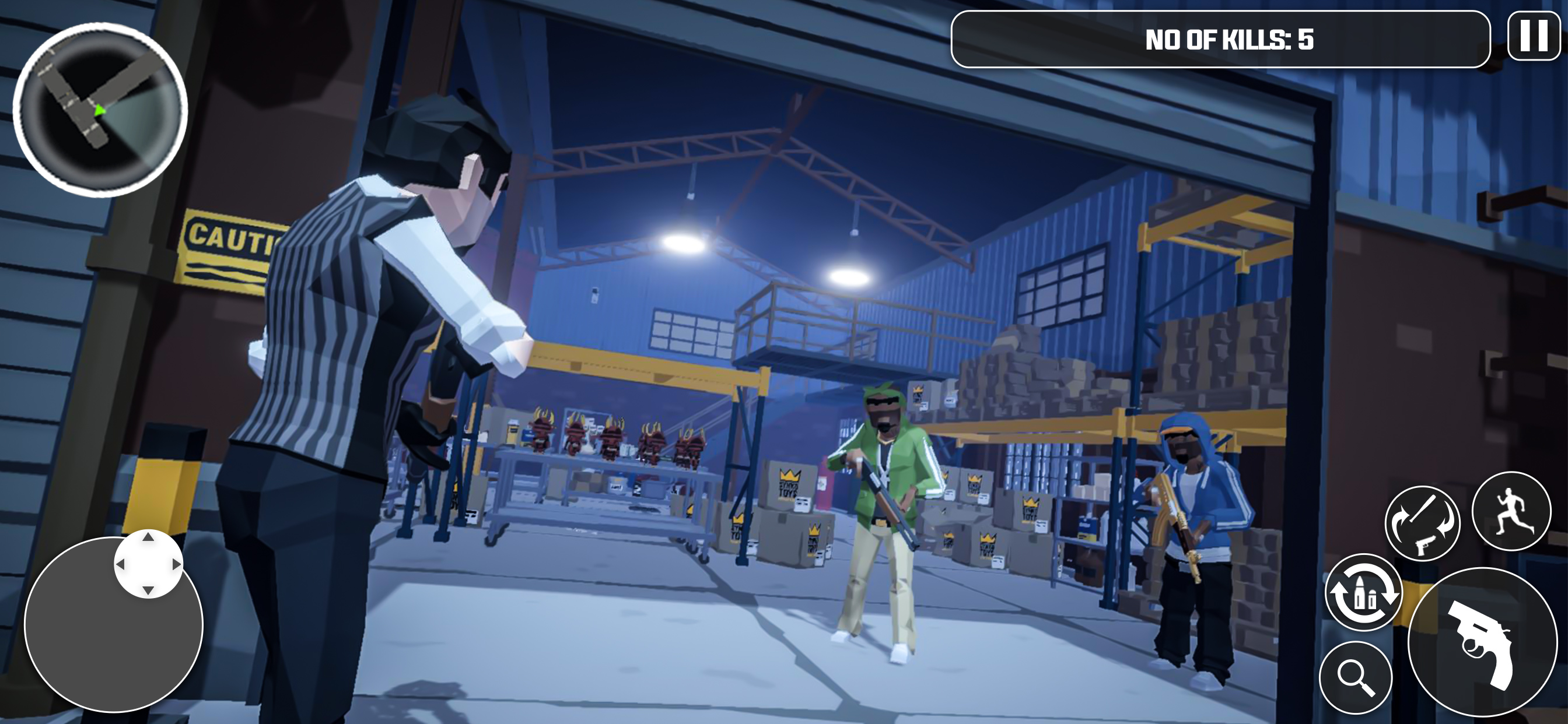The image size is (1568, 724).
Task: Activate the sprint running-man button
Action: [1511, 511]
